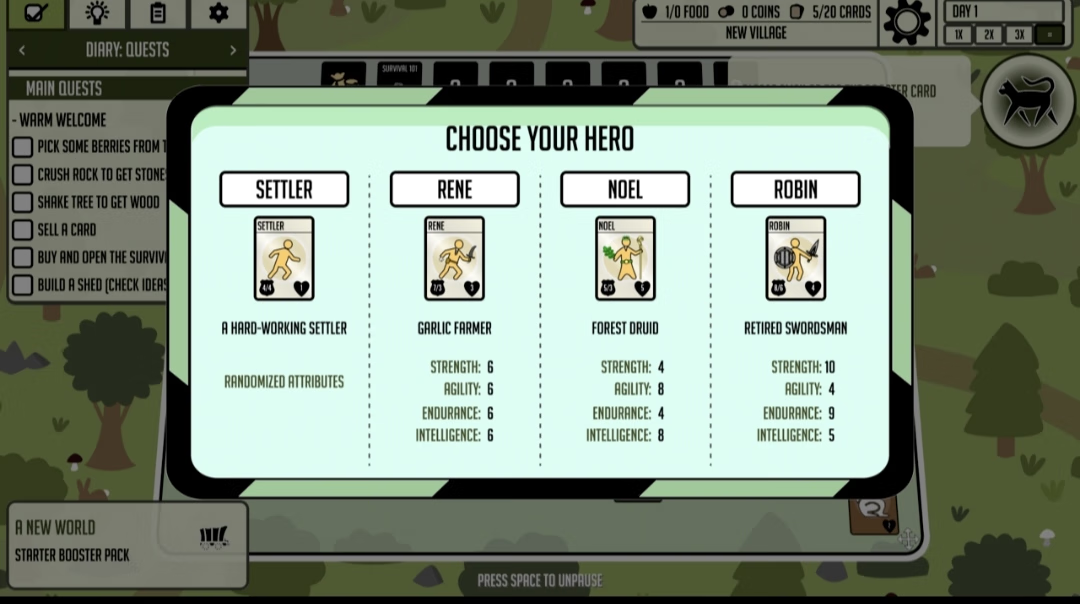
Task: Set game speed to 1X
Action: click(958, 35)
